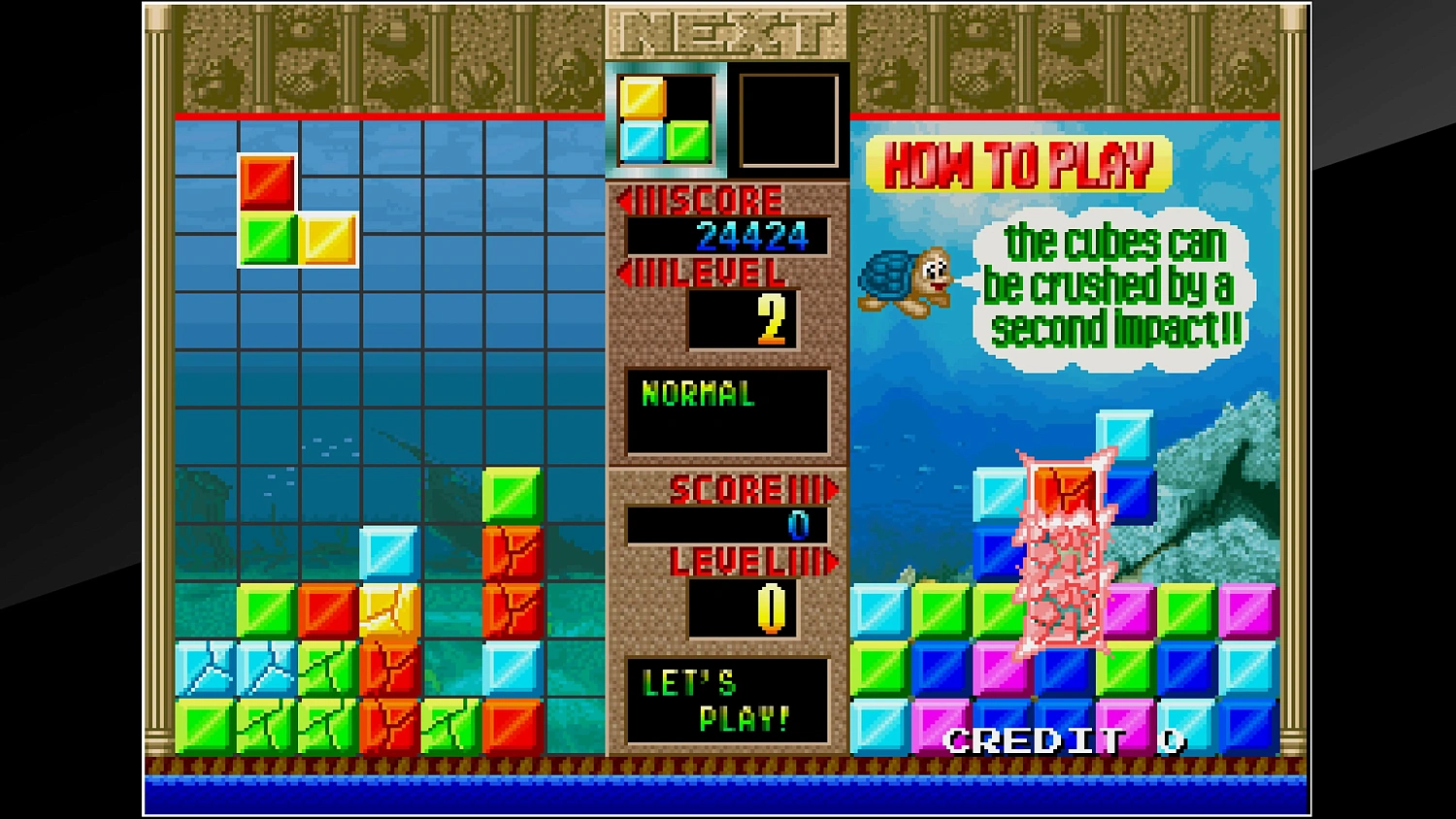Click the green cube in the NEXT preview
The image size is (1456, 819).
(x=689, y=141)
